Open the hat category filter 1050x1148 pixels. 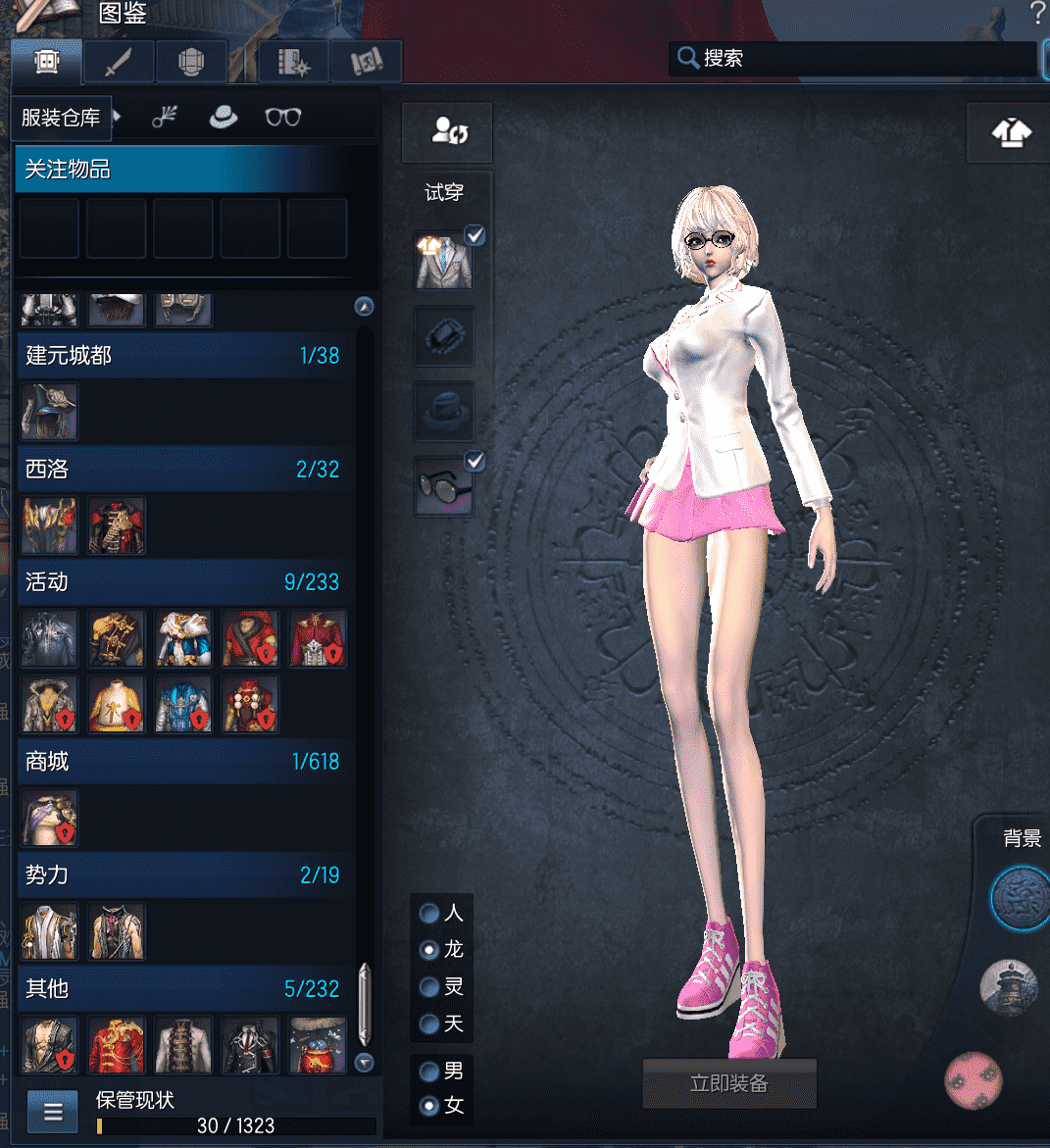225,118
